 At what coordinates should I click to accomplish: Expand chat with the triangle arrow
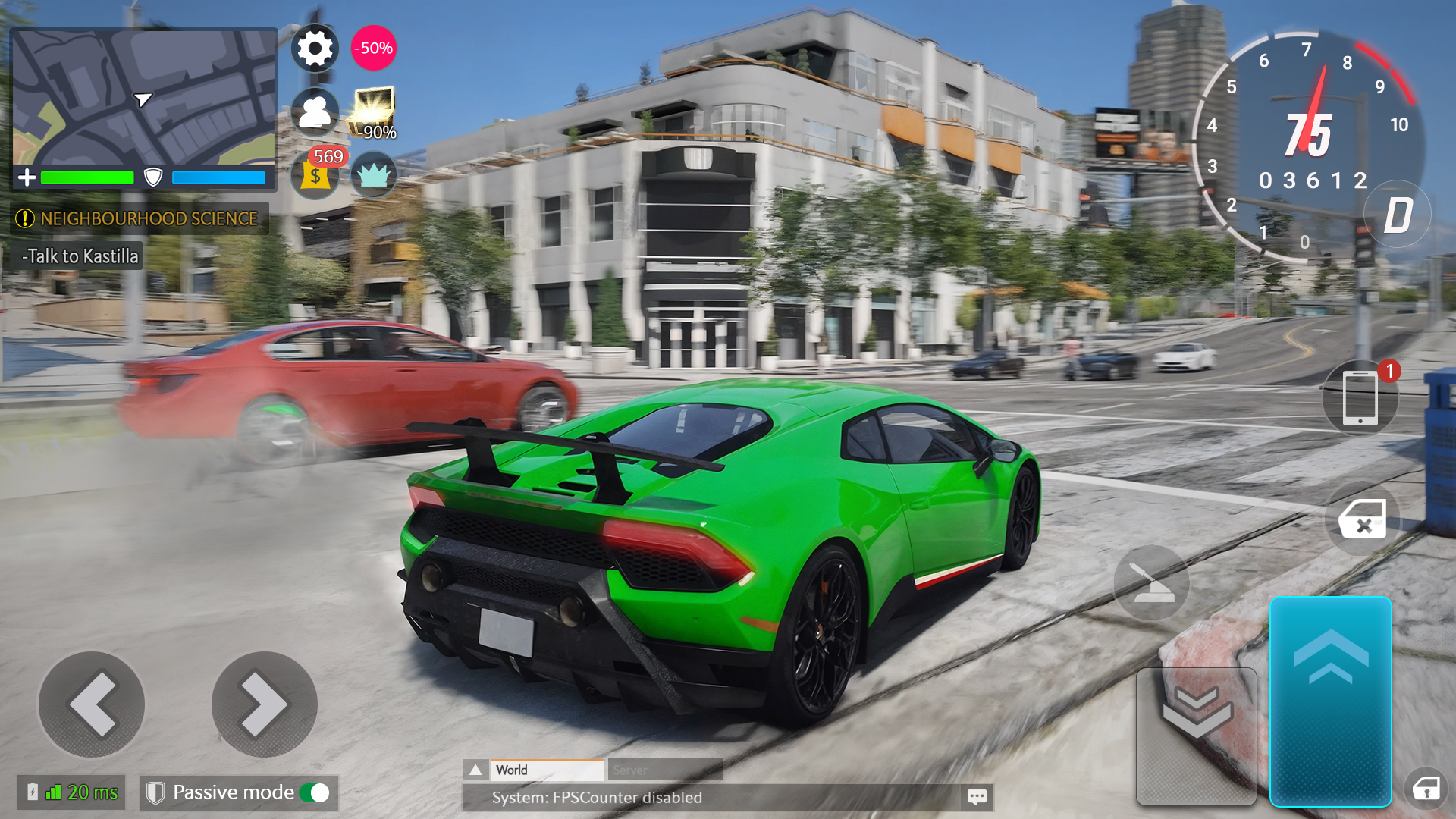(x=475, y=770)
